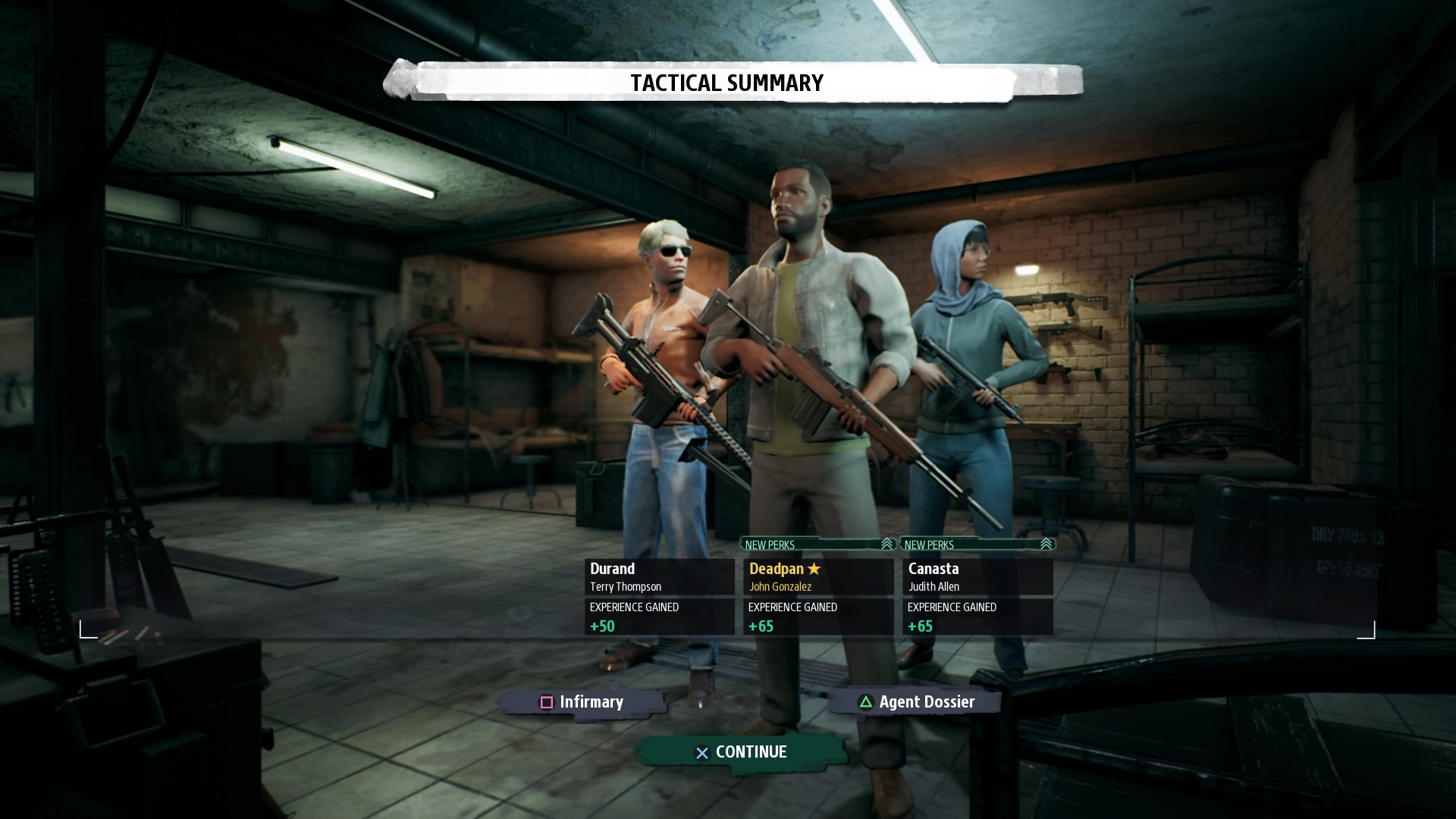Click Terry Thompson's real name label
The image size is (1456, 819).
click(625, 586)
